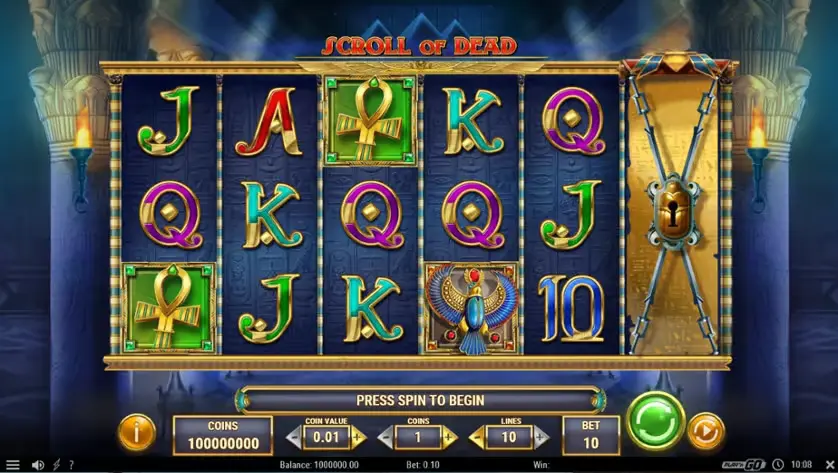Viewport: 838px width, 473px height.
Task: Raise the number of coins
Action: coord(449,437)
